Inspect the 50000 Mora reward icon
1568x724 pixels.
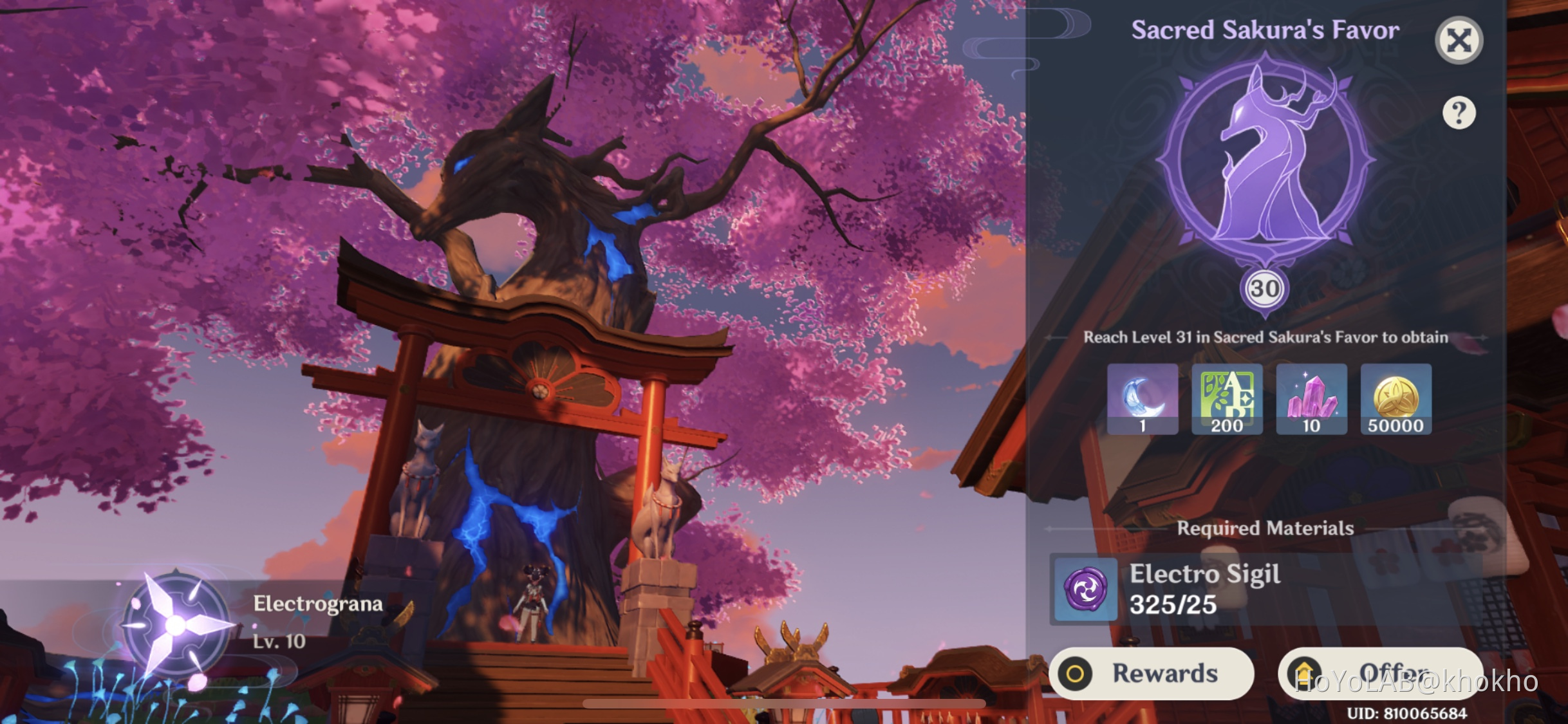click(1395, 399)
